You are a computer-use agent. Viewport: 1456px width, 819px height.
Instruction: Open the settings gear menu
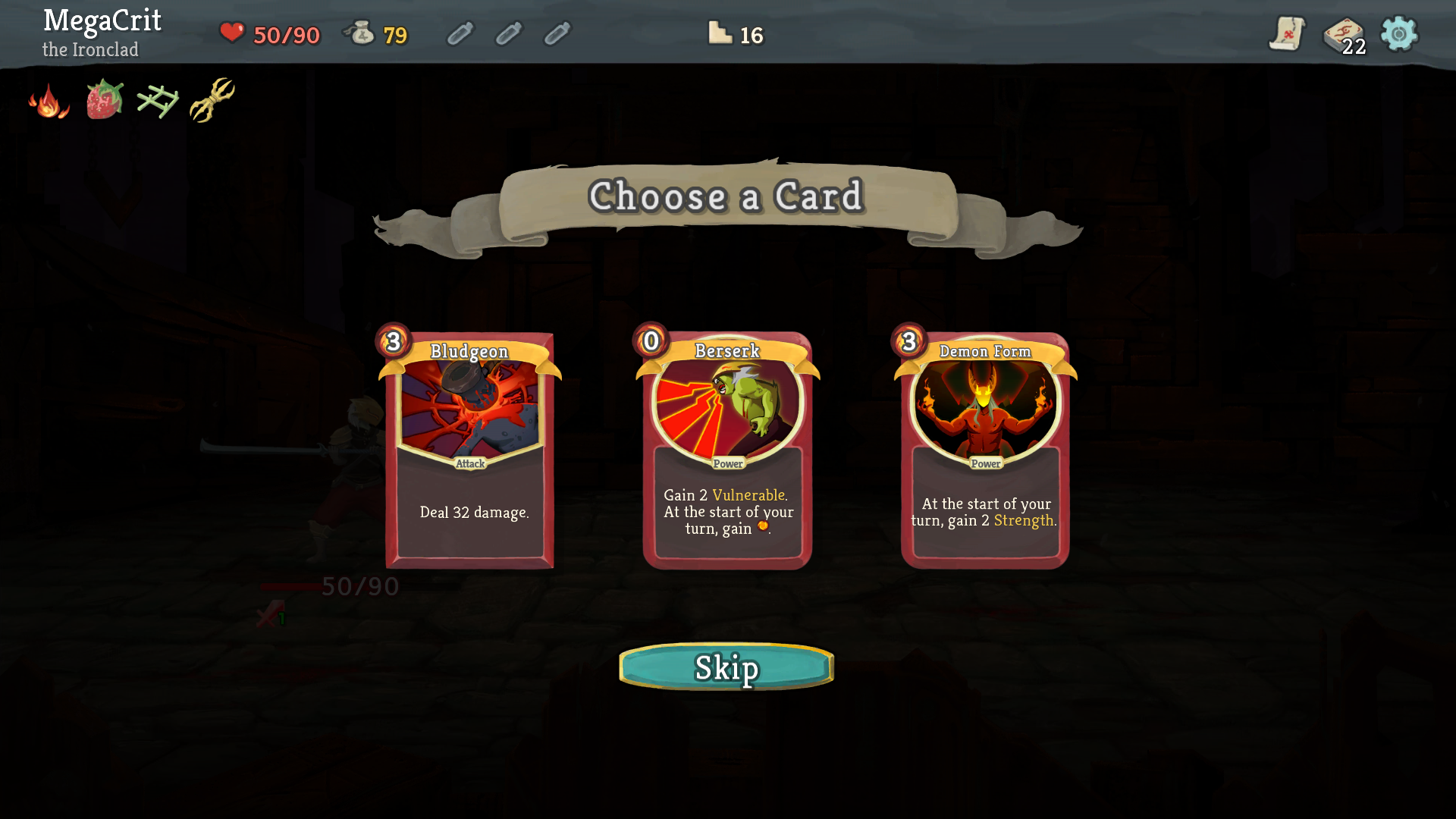(x=1398, y=33)
